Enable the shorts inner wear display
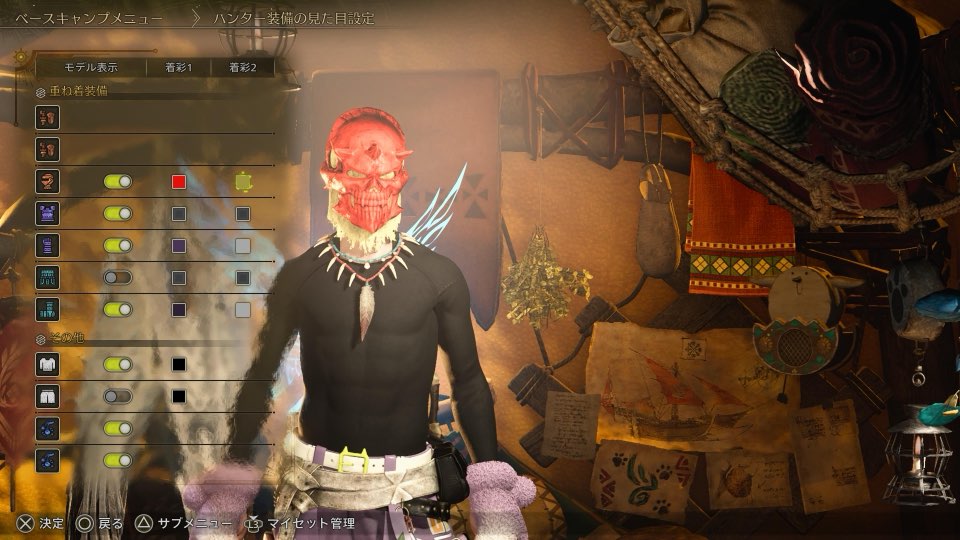 point(118,396)
